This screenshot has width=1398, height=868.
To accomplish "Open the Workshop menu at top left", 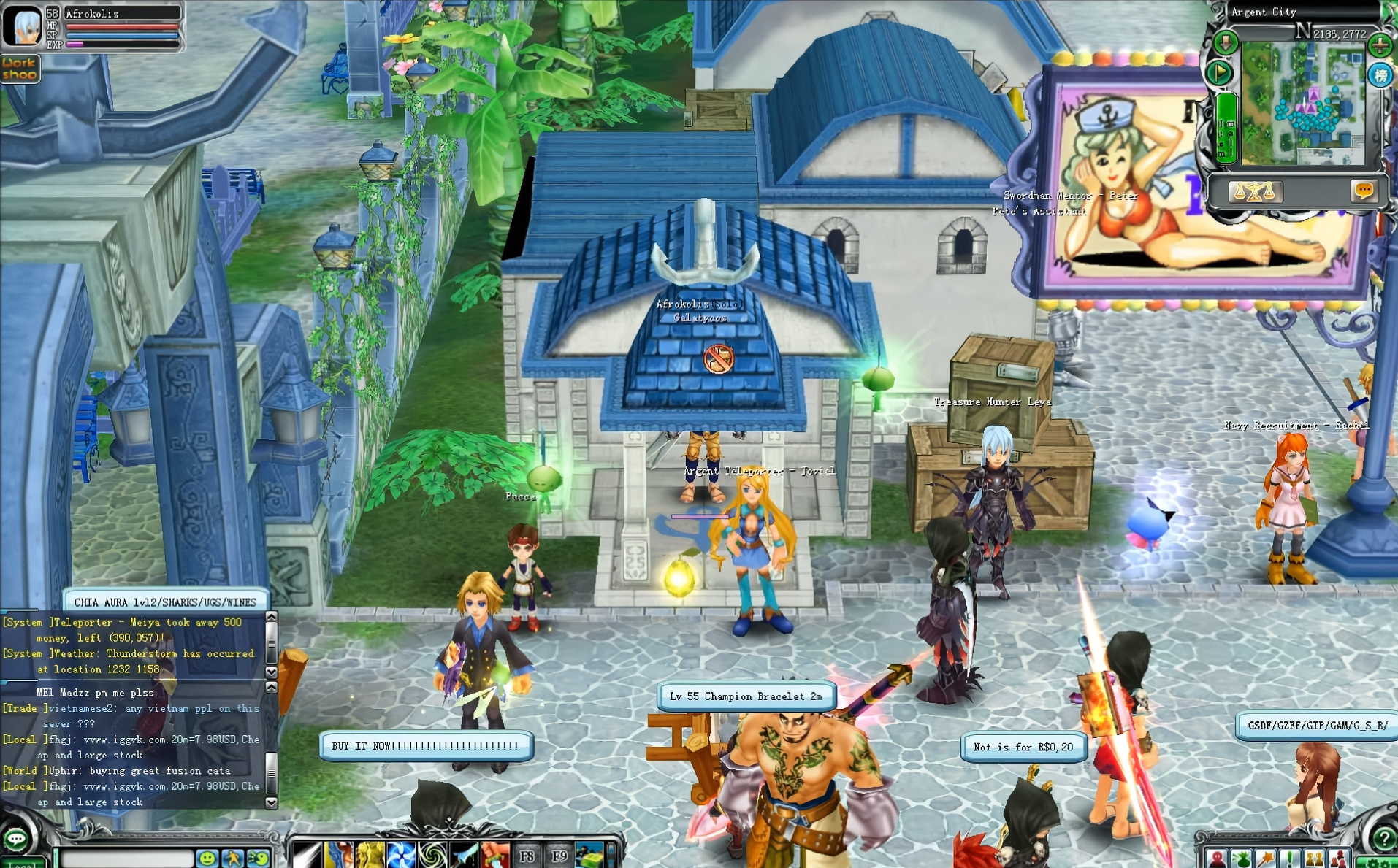I will [x=20, y=69].
